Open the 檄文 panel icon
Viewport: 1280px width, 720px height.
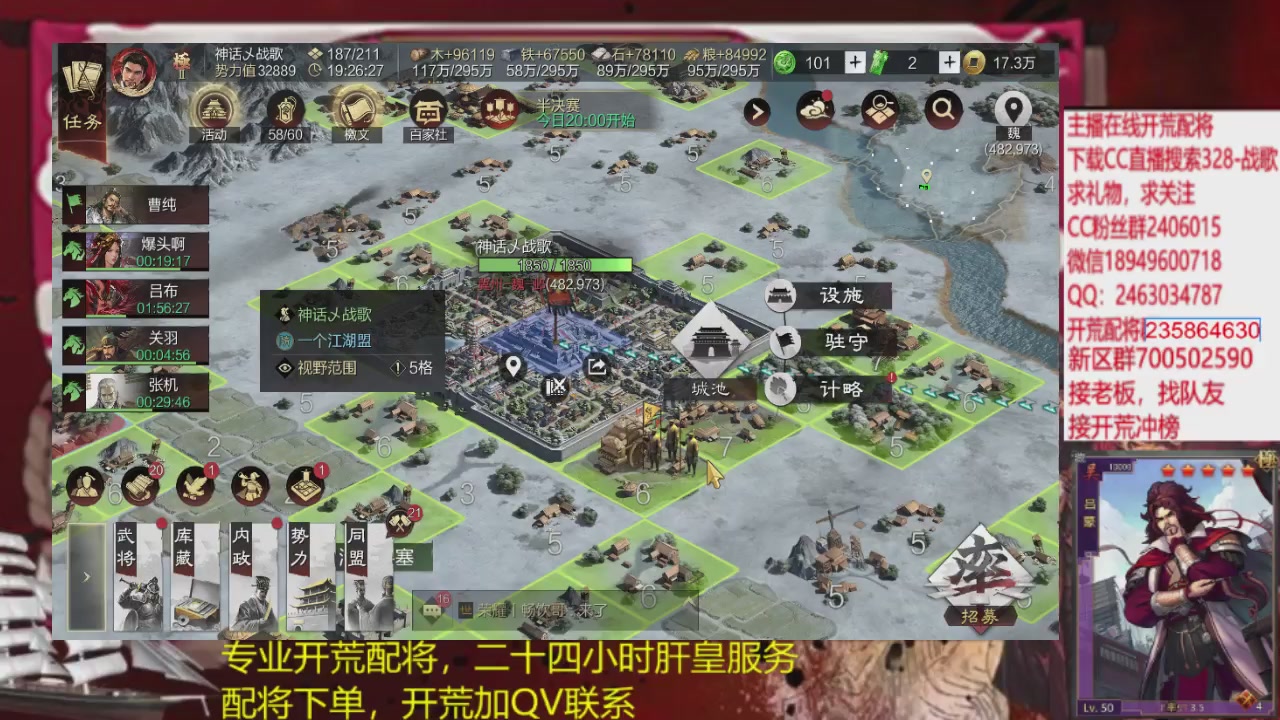[x=356, y=110]
